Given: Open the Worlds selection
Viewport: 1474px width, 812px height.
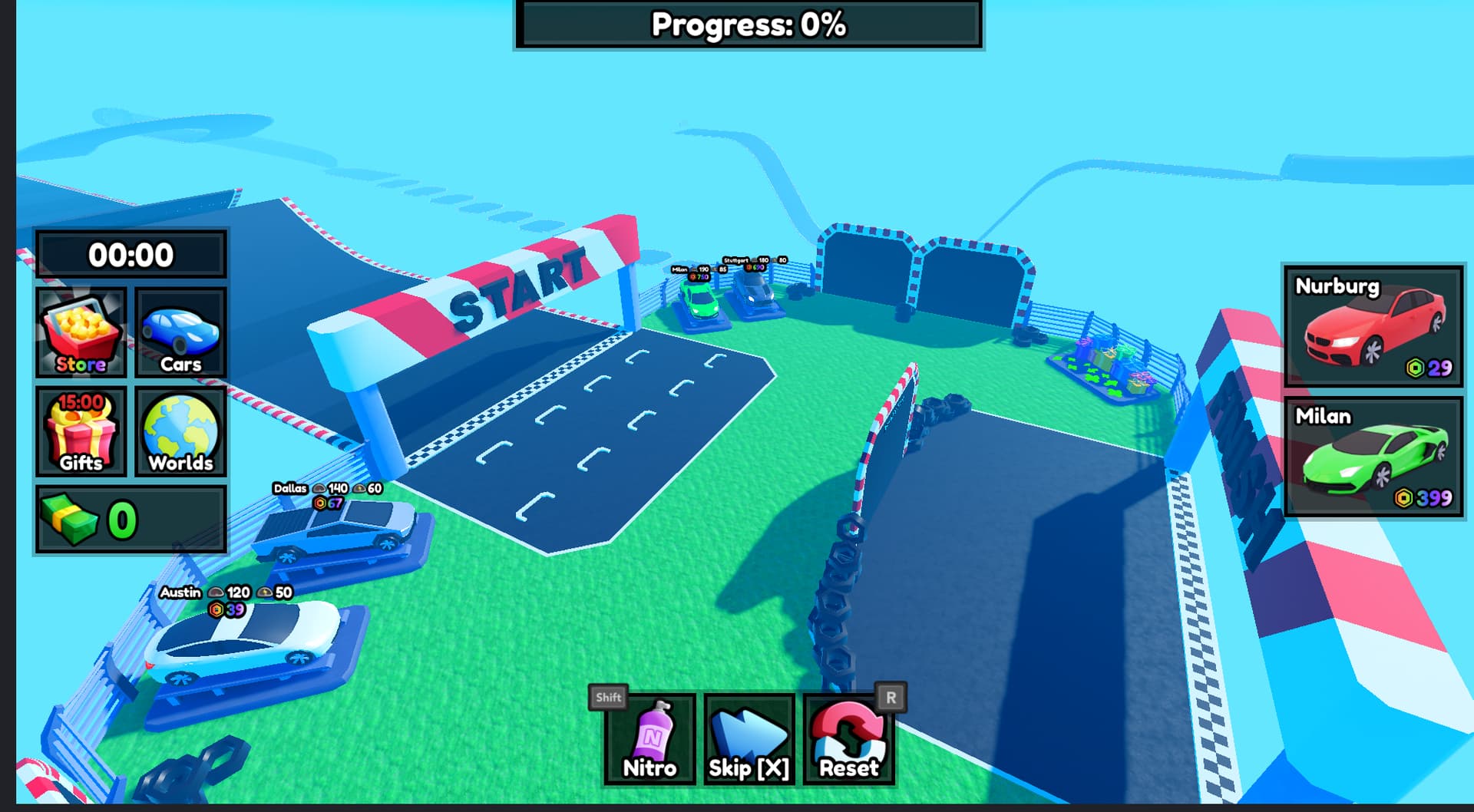Looking at the screenshot, I should tap(180, 431).
